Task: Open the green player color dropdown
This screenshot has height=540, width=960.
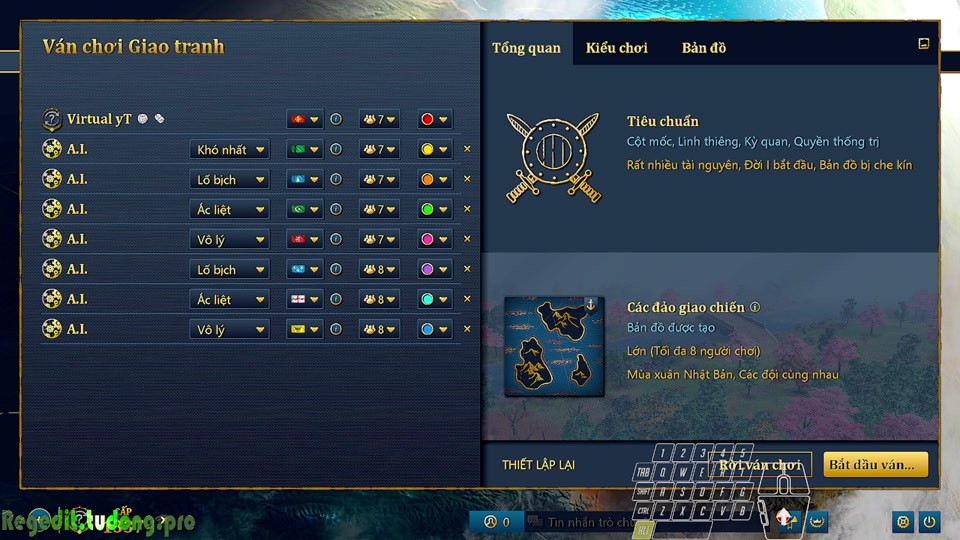Action: pyautogui.click(x=434, y=210)
